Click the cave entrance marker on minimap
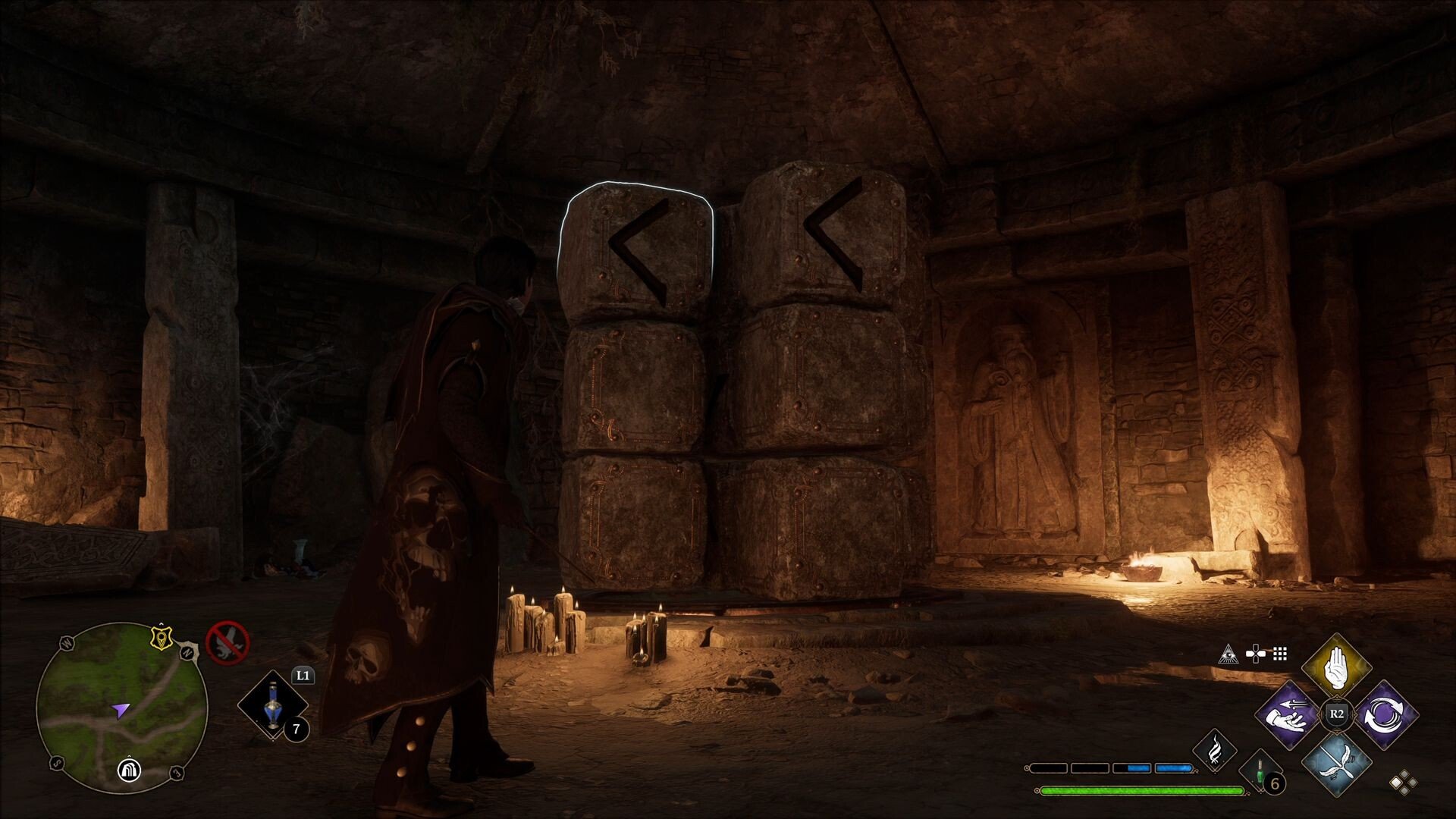The image size is (1456, 819). click(x=130, y=770)
